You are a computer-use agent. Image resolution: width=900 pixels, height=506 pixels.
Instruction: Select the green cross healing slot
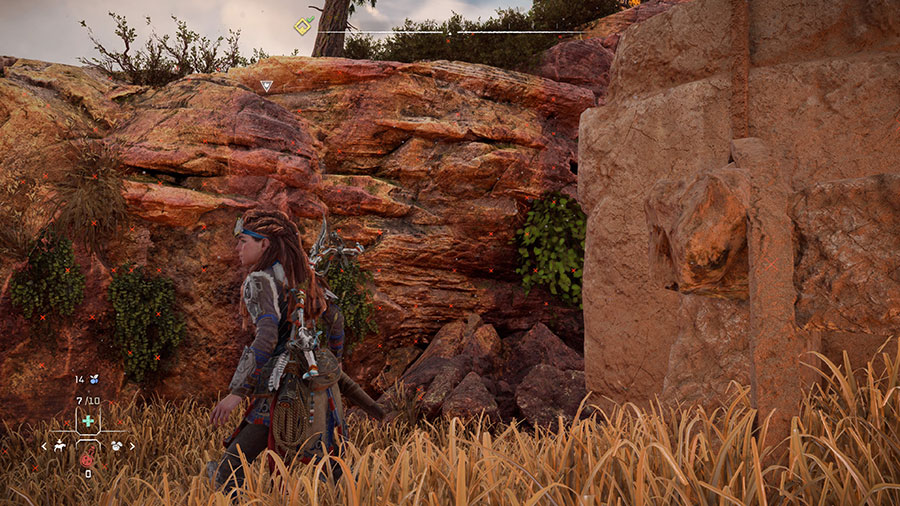pos(88,422)
